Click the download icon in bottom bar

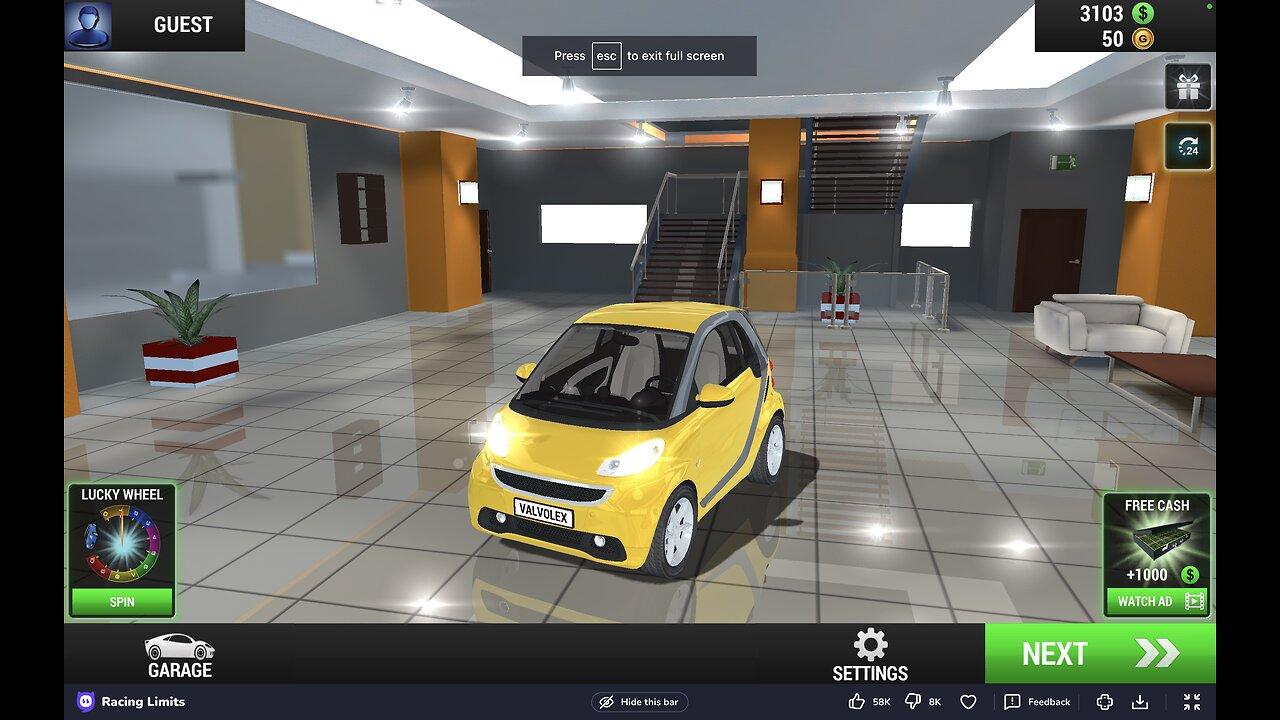pyautogui.click(x=1139, y=702)
